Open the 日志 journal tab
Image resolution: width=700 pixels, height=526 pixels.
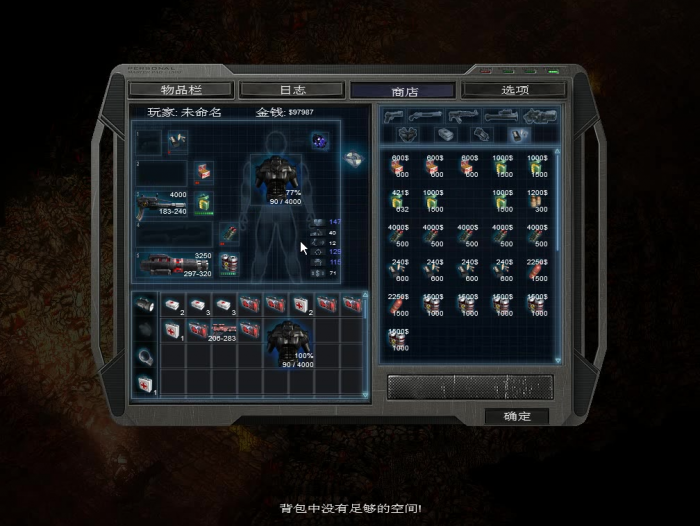point(292,90)
